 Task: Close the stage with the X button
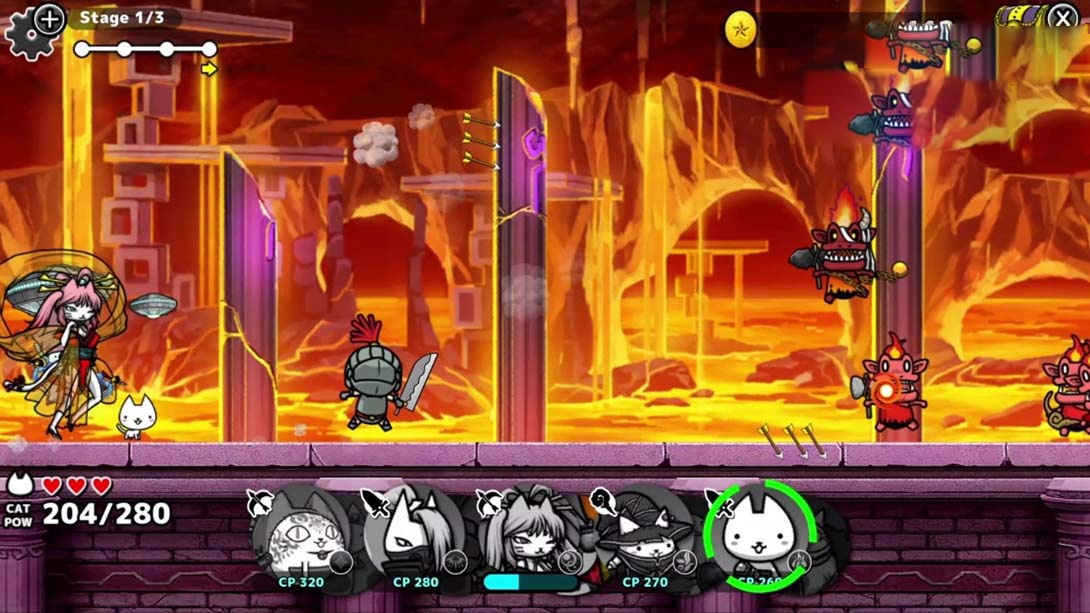tap(1062, 17)
